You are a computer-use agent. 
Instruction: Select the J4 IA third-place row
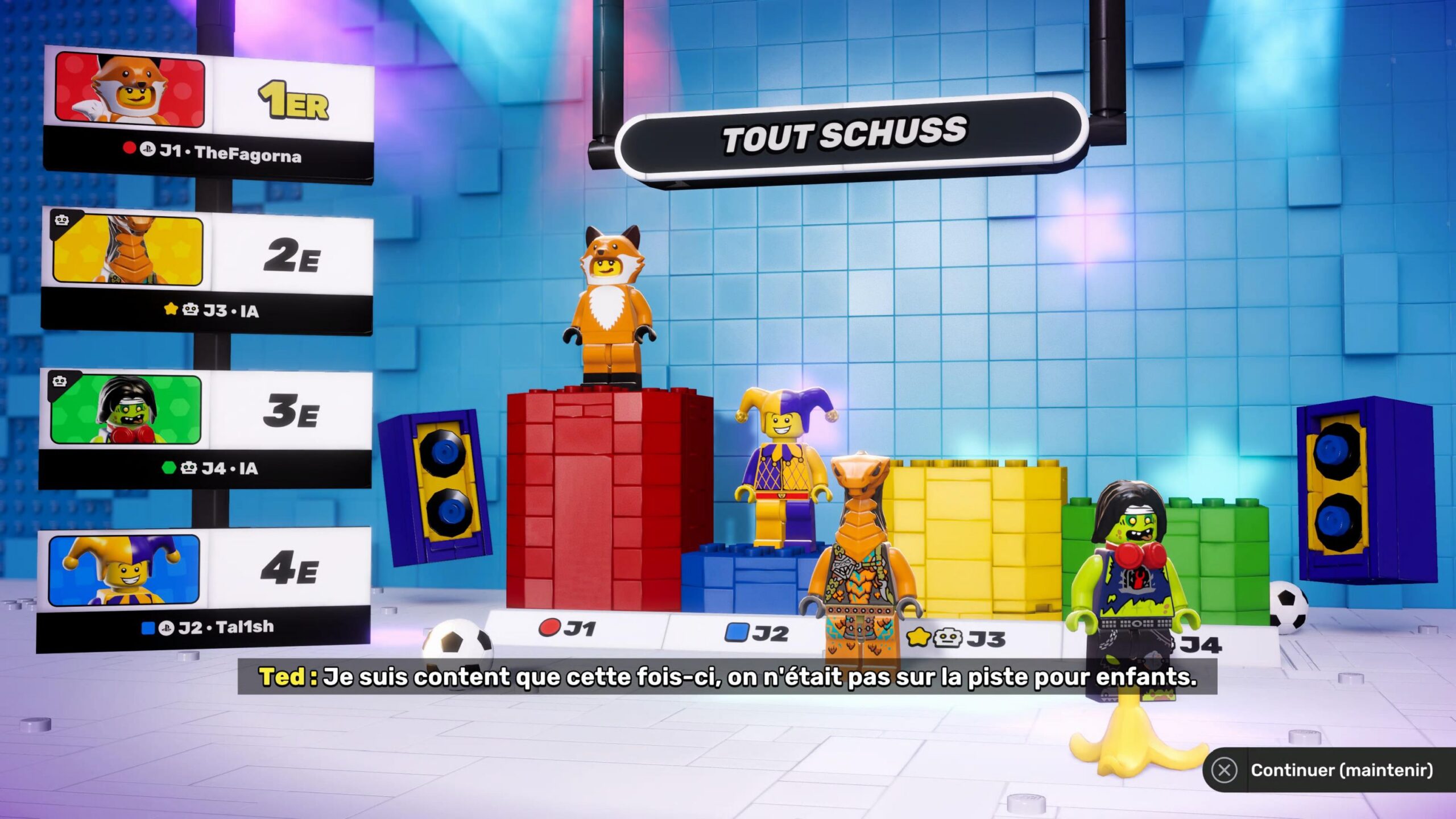pos(205,428)
